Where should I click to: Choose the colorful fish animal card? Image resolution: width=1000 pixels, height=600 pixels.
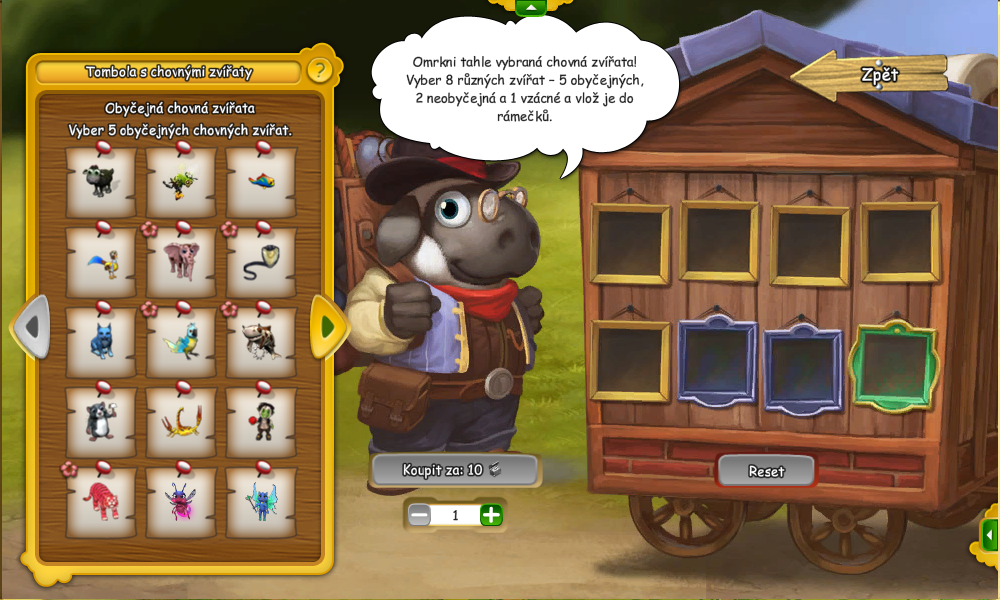click(261, 182)
